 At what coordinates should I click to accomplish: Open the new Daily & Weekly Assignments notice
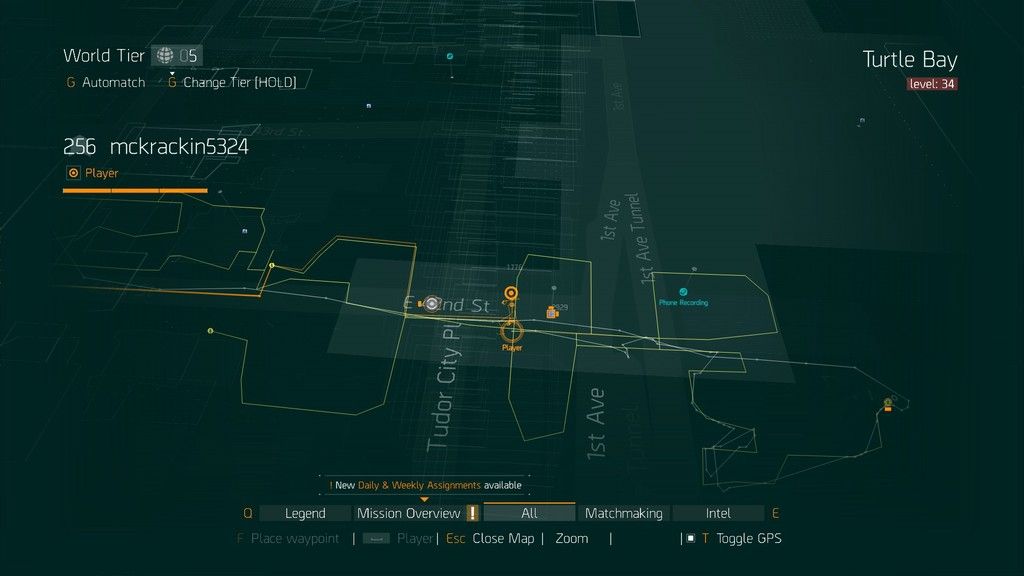[x=425, y=485]
